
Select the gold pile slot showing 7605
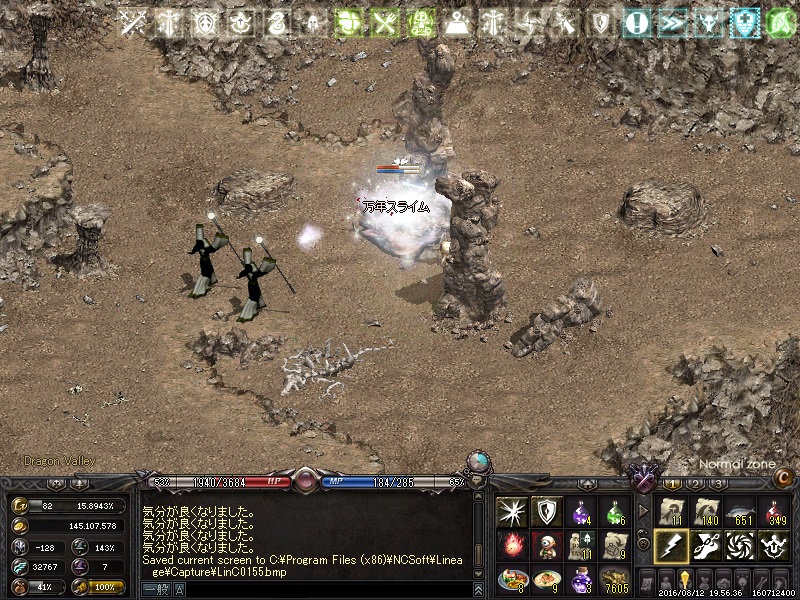click(x=615, y=580)
